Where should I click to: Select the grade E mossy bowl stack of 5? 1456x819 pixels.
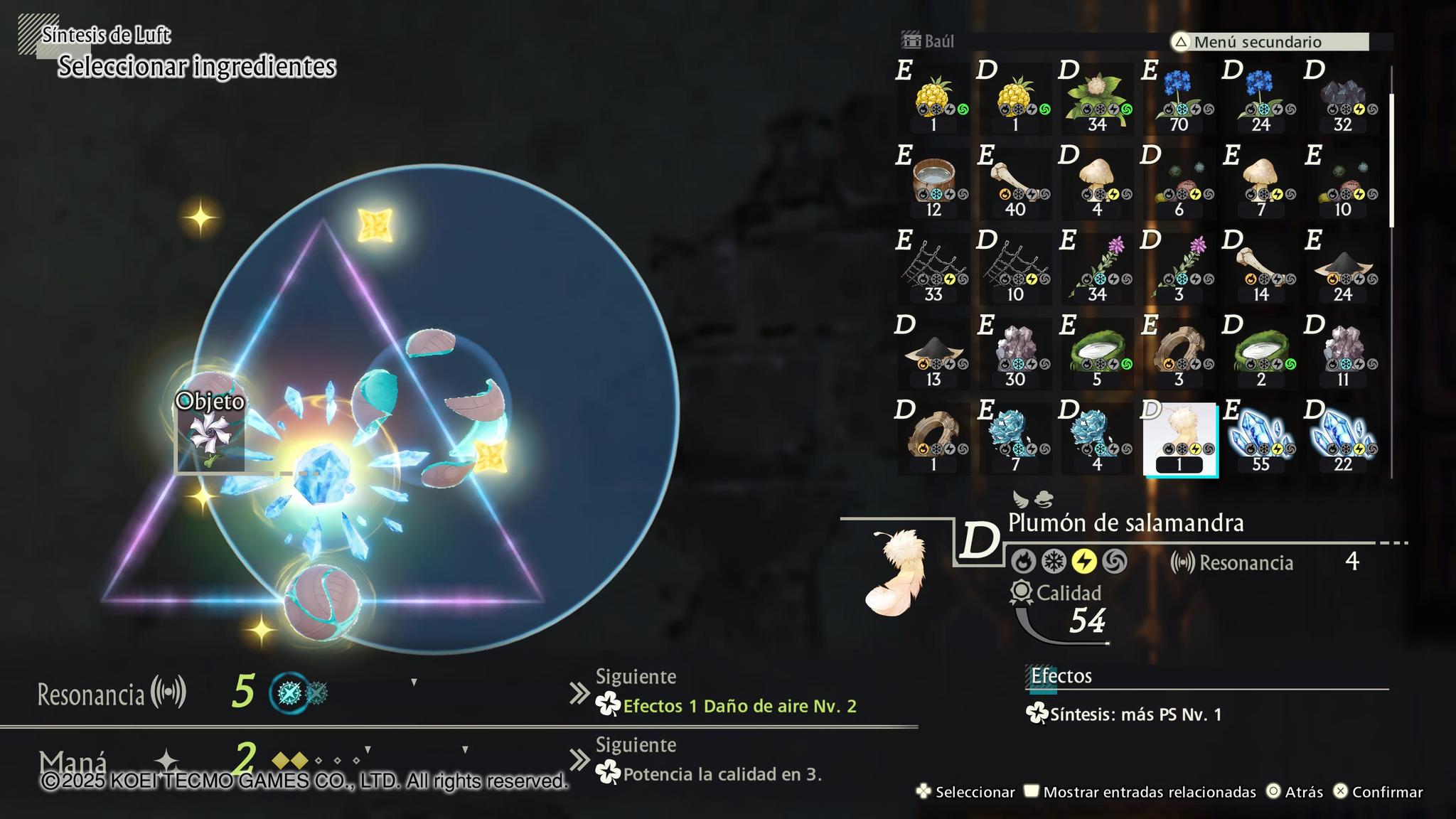(1097, 353)
